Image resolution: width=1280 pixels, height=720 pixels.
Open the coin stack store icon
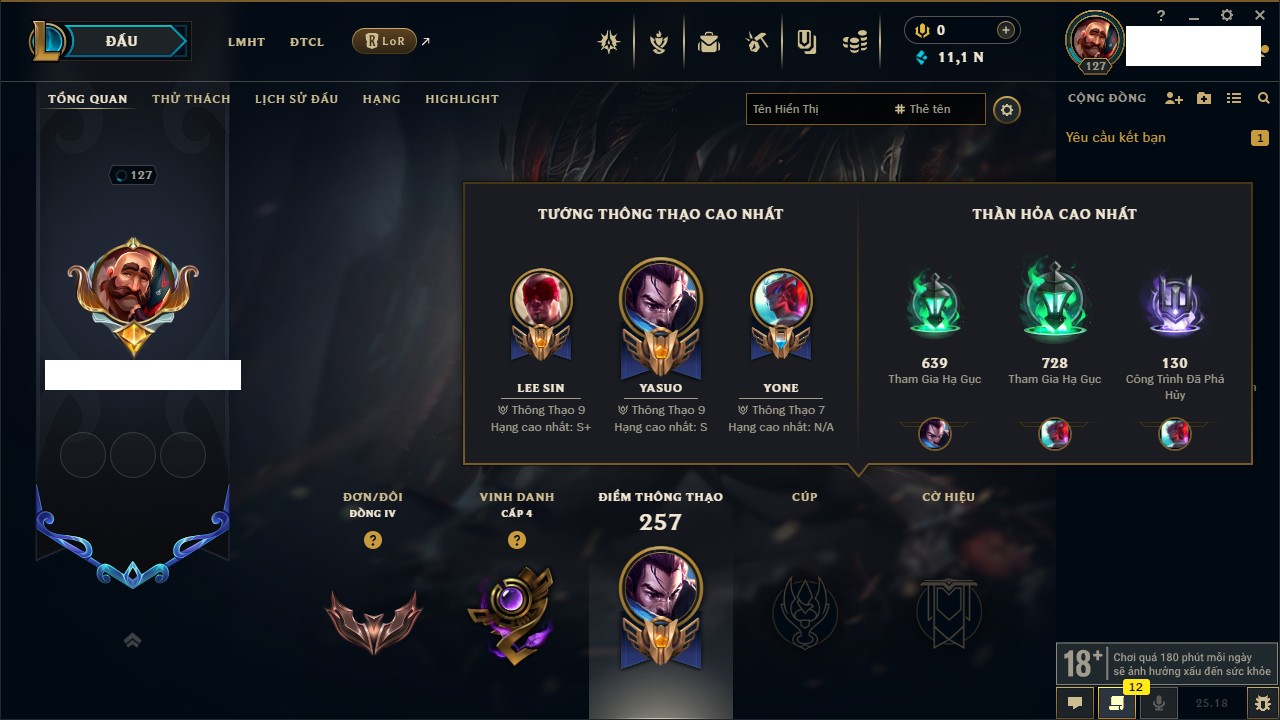854,42
